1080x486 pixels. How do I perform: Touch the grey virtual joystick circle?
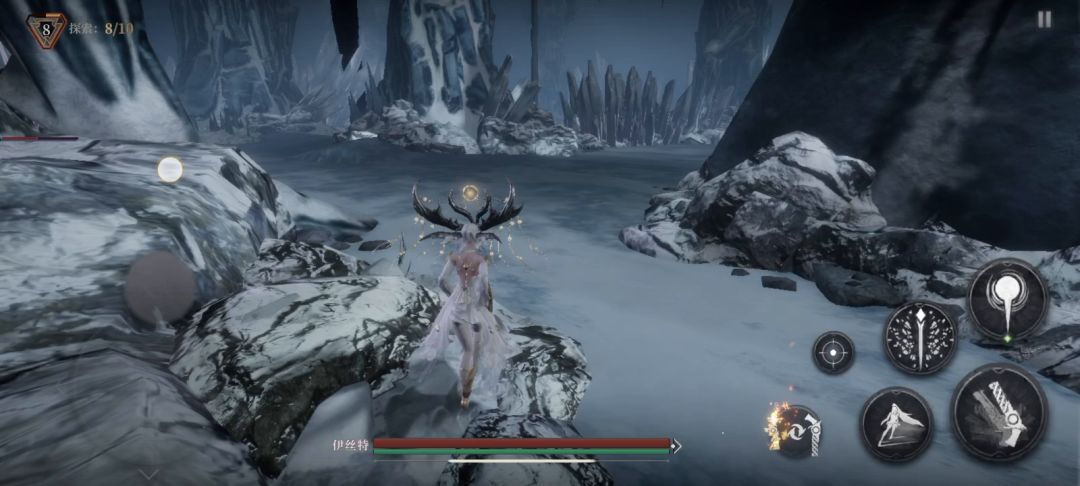pyautogui.click(x=161, y=287)
